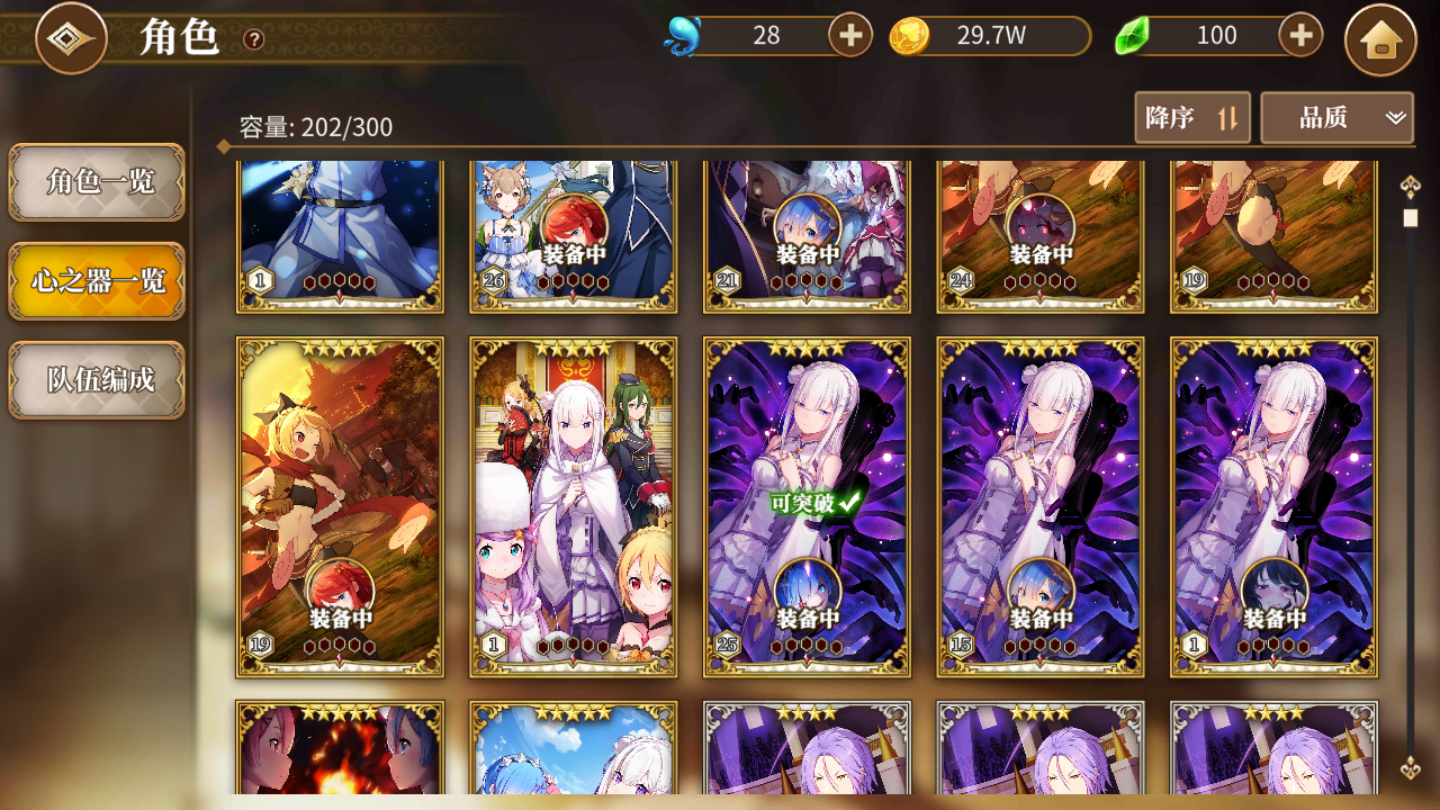Tap the plus beside the blue crystal count
The height and width of the screenshot is (810, 1440).
849,36
